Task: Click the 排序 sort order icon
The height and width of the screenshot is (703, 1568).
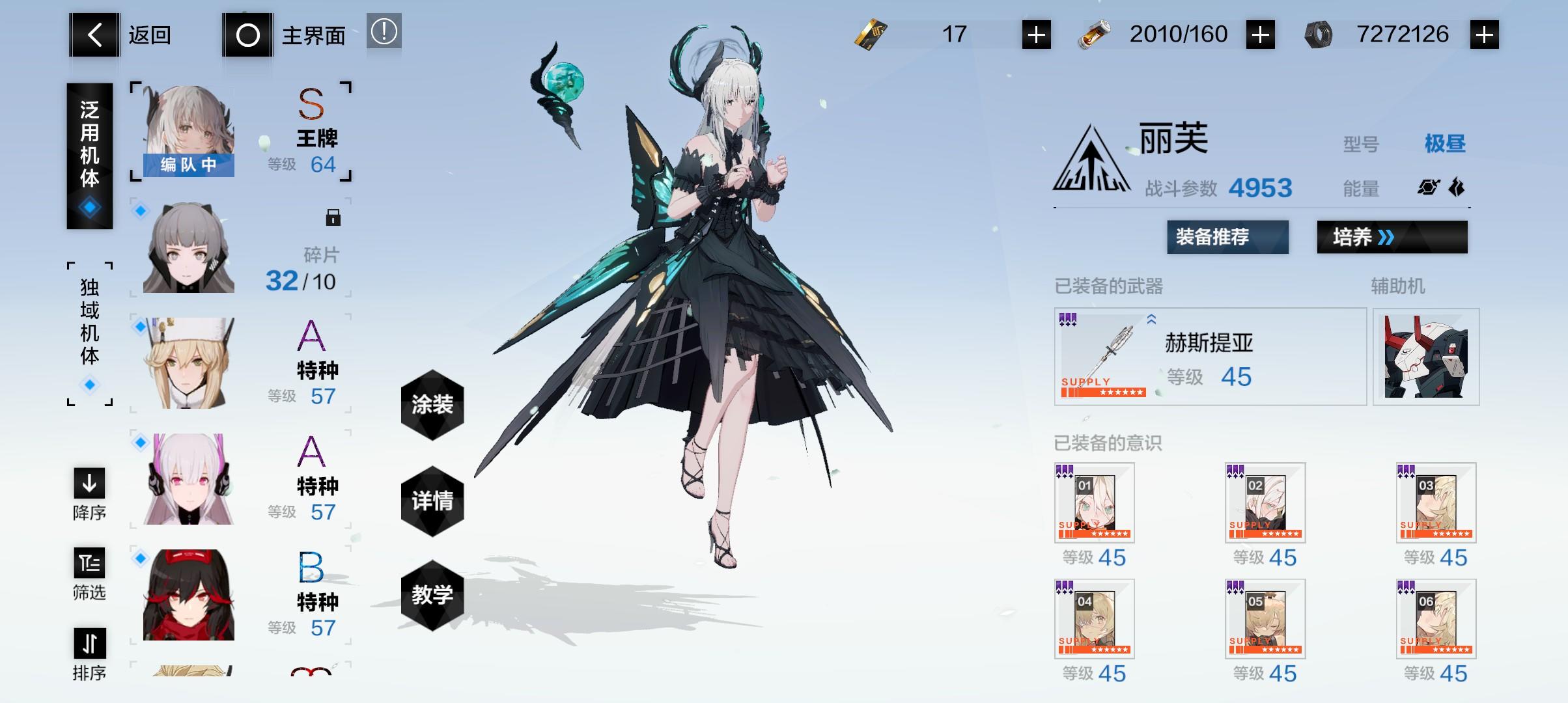Action: click(x=89, y=644)
